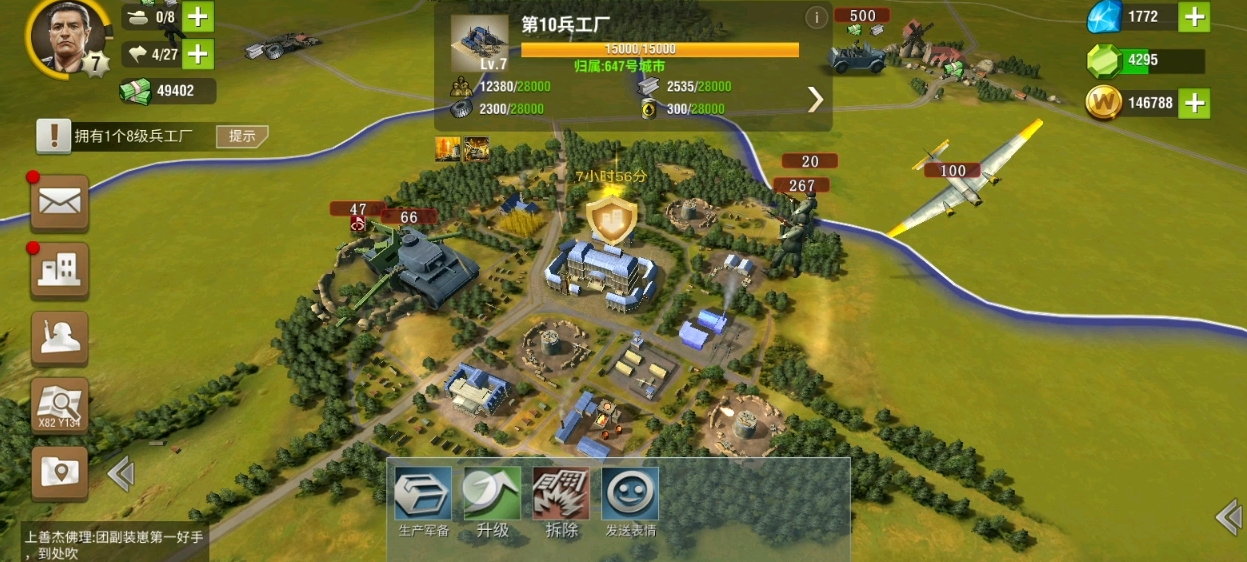Add tanks with the plus beside 0/8

click(x=198, y=16)
